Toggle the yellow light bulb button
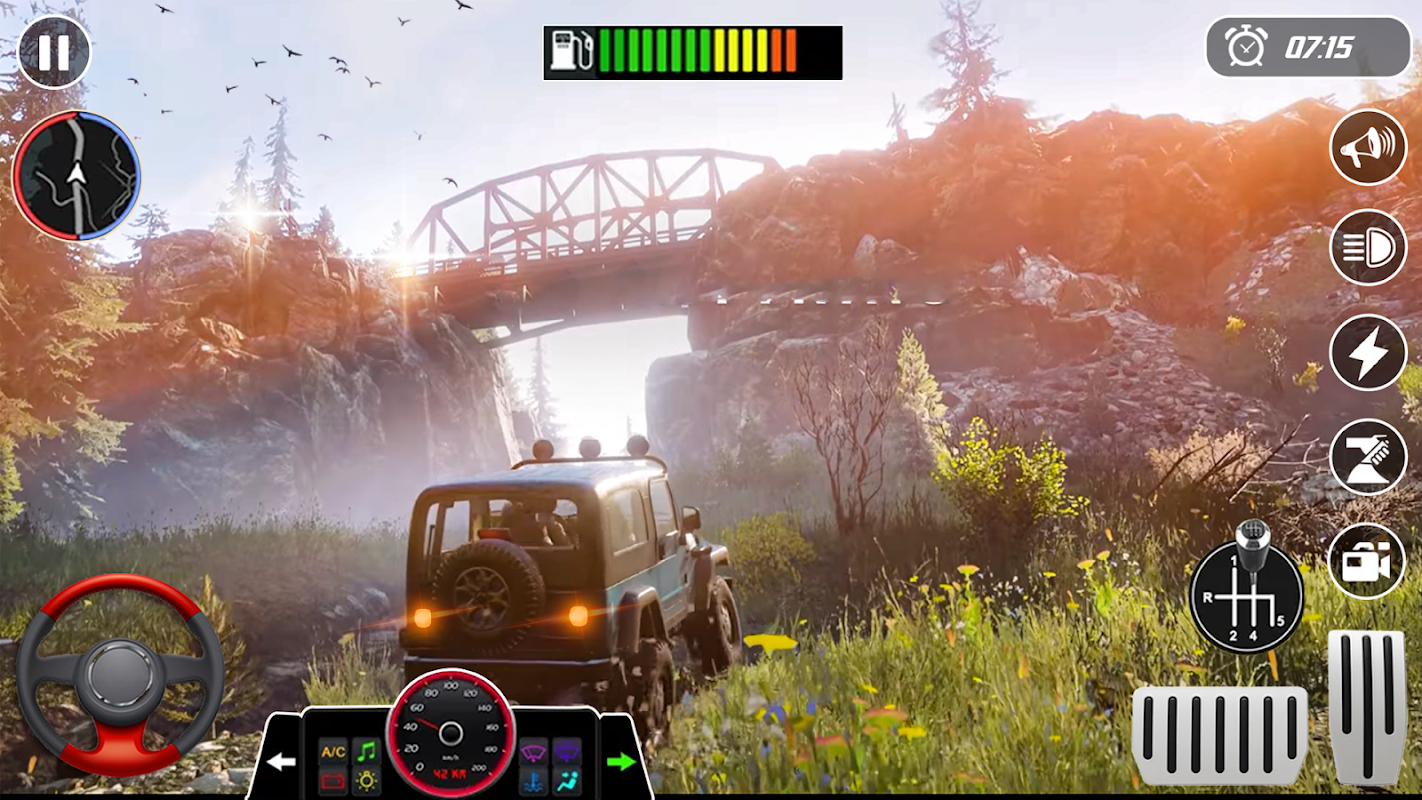 click(367, 780)
